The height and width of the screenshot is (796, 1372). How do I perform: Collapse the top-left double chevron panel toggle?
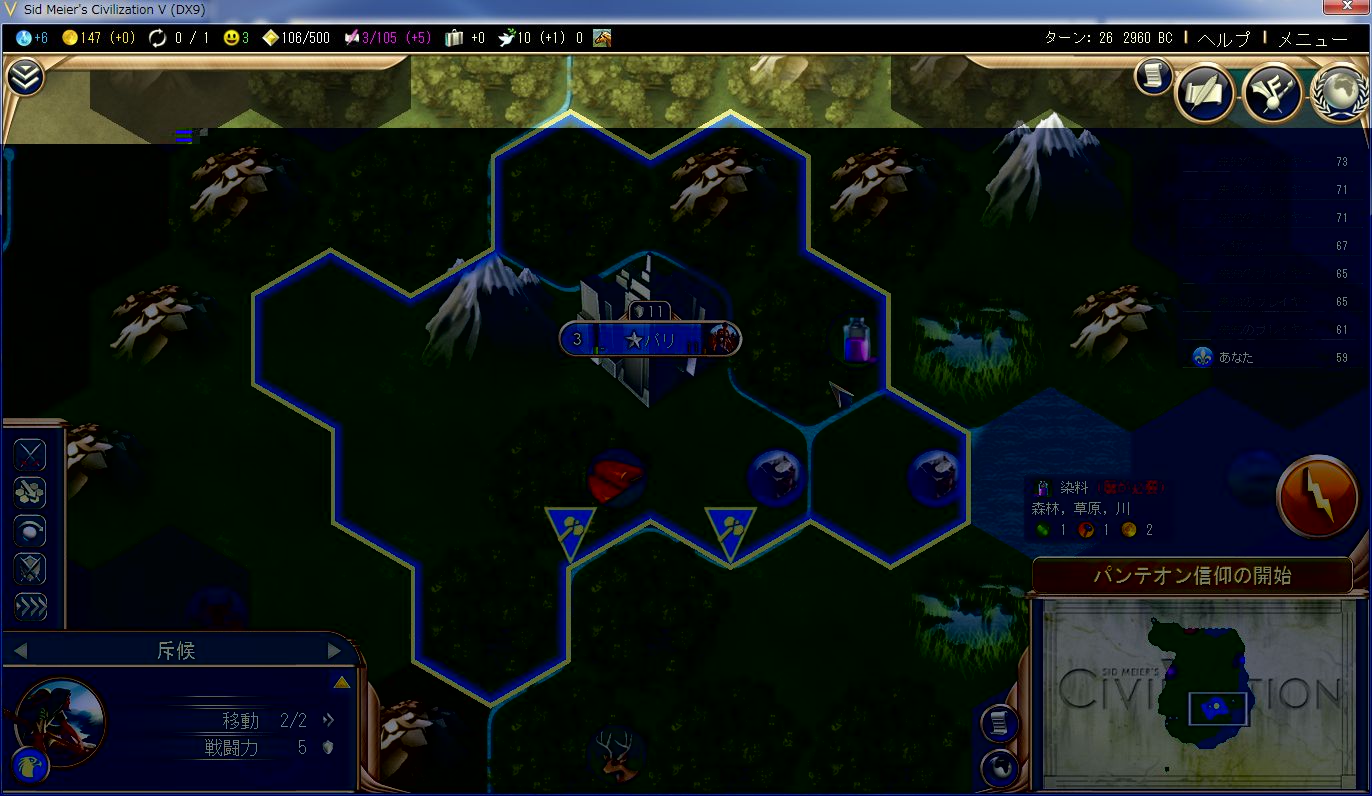point(25,77)
